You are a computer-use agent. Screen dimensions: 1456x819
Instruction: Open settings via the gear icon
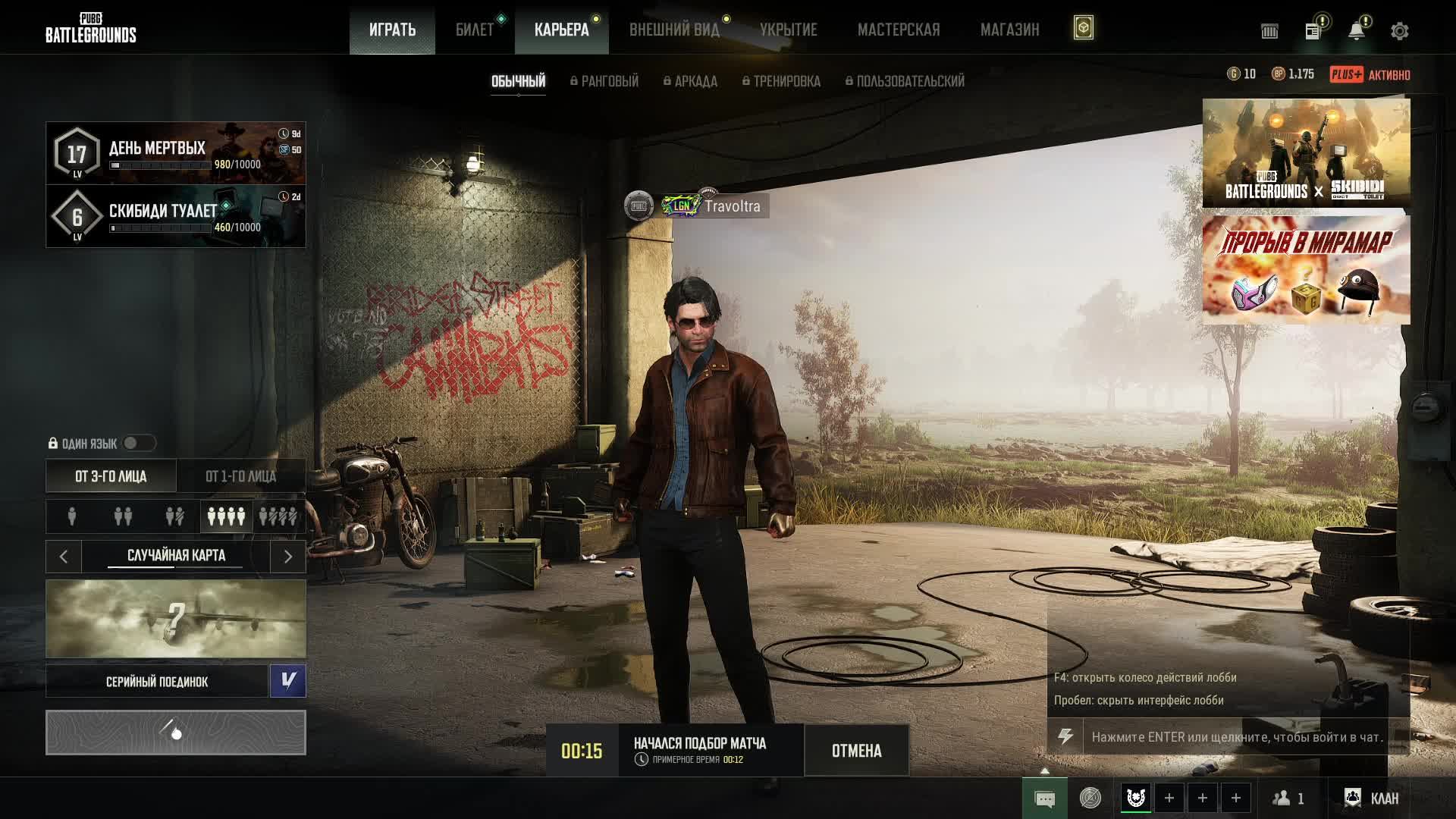(x=1400, y=31)
